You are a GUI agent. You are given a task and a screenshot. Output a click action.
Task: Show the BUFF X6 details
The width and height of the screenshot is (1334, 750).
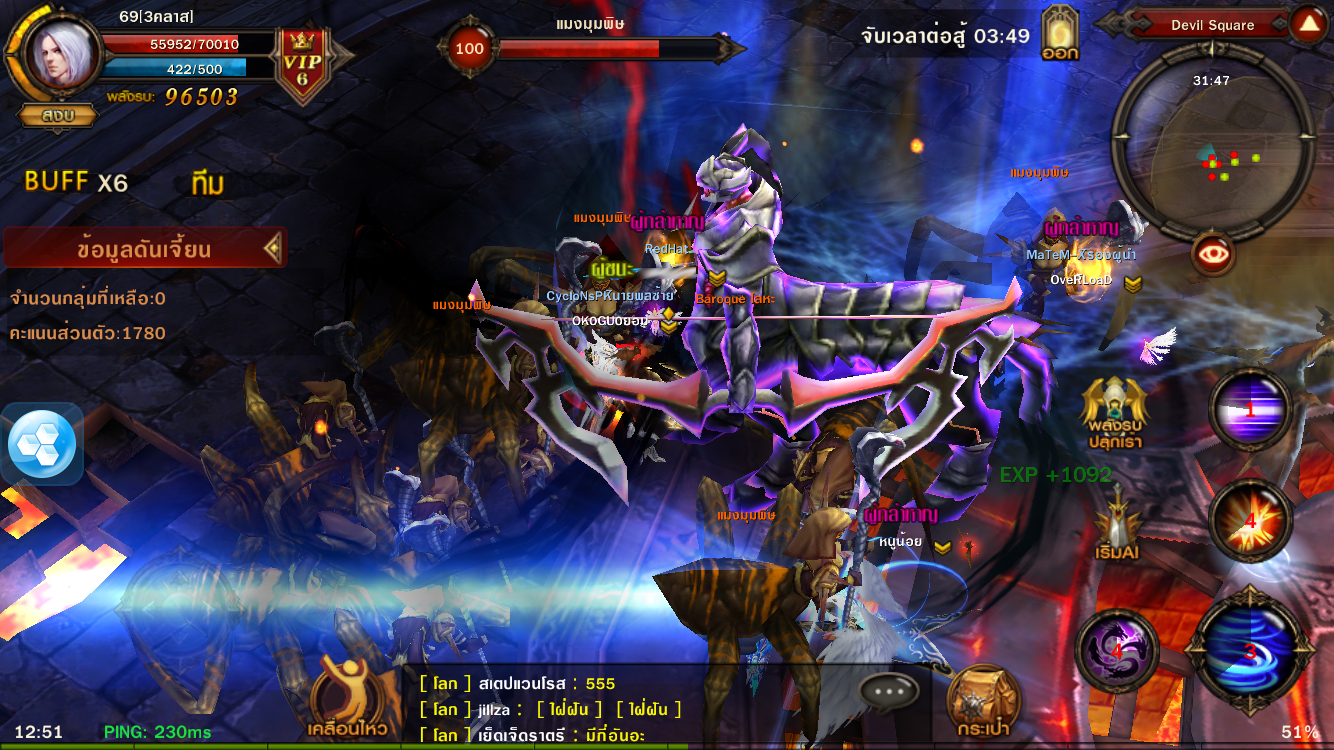tap(76, 182)
